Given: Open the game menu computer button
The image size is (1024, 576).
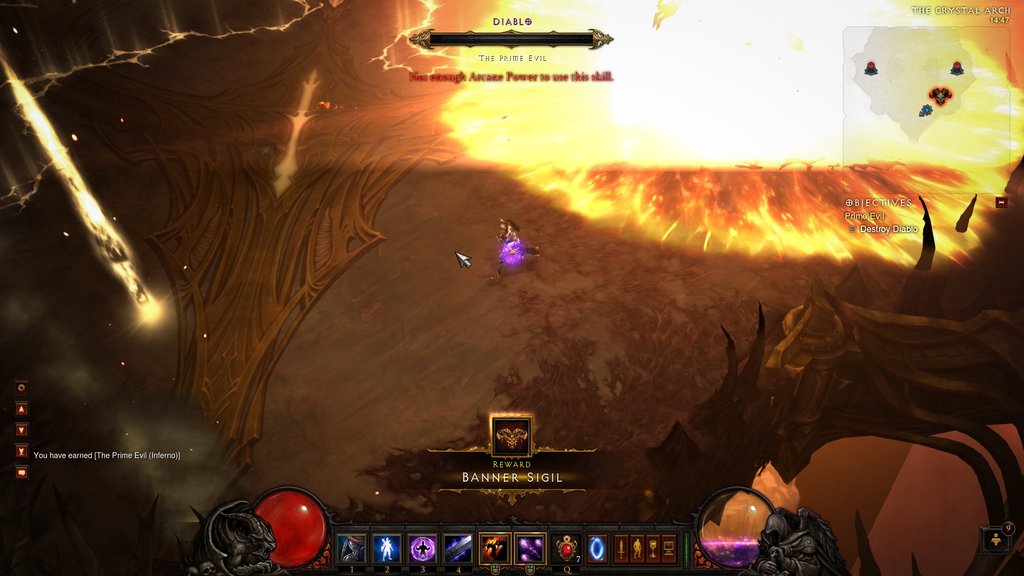Looking at the screenshot, I should click(x=669, y=548).
